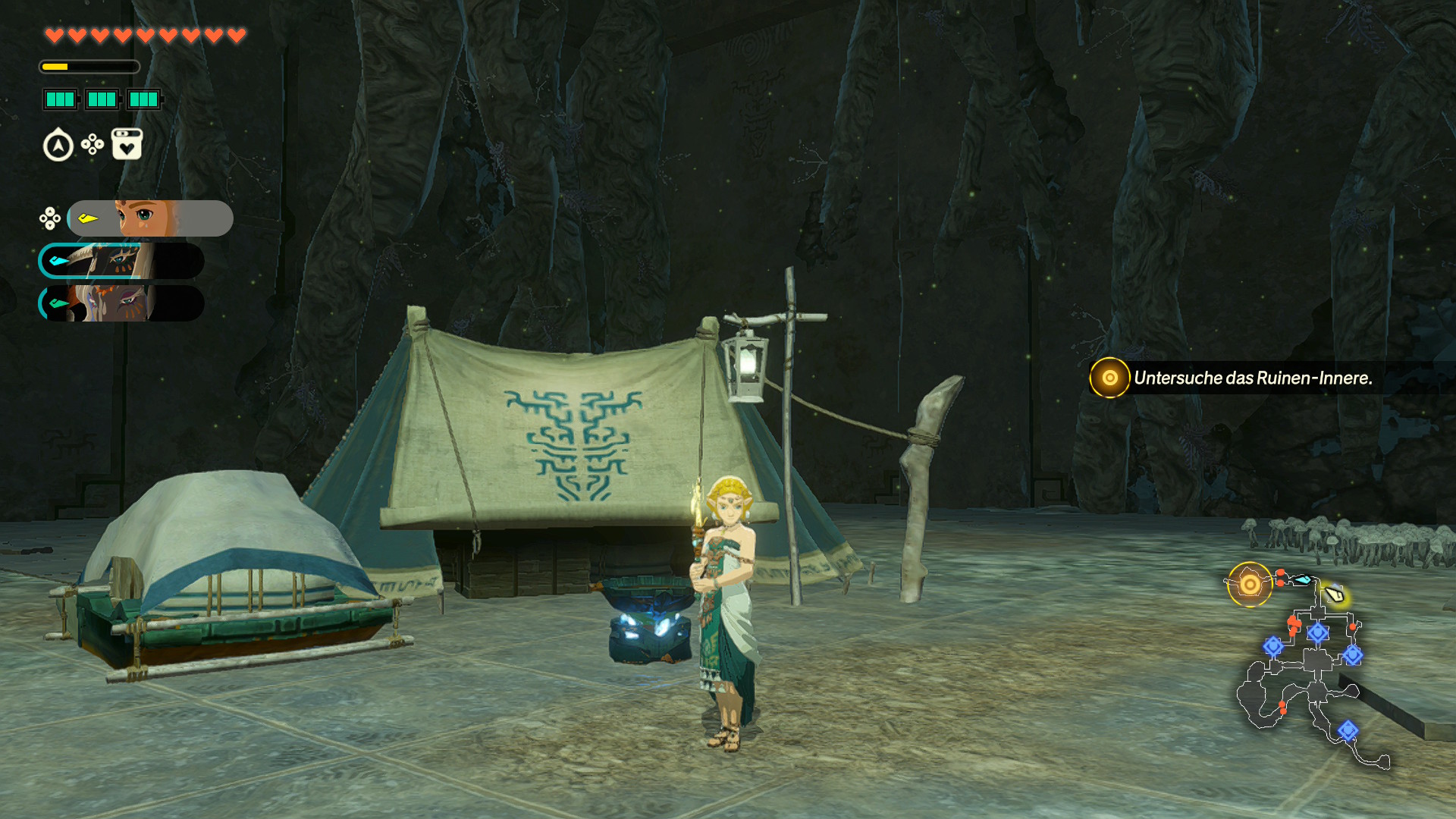Image resolution: width=1456 pixels, height=819 pixels.
Task: Open the minimap's large central room
Action: 1317,659
